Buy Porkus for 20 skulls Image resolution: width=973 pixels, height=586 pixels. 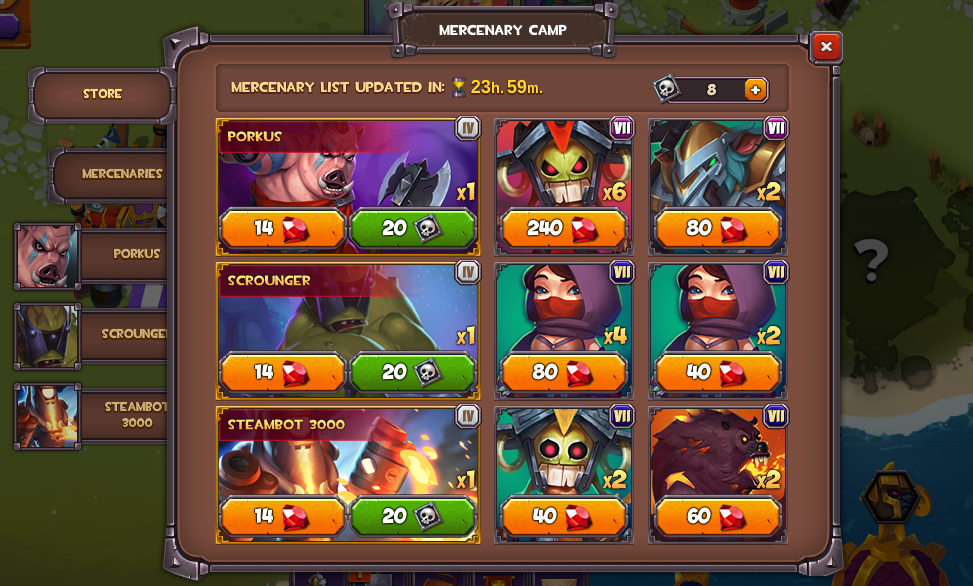tap(412, 229)
